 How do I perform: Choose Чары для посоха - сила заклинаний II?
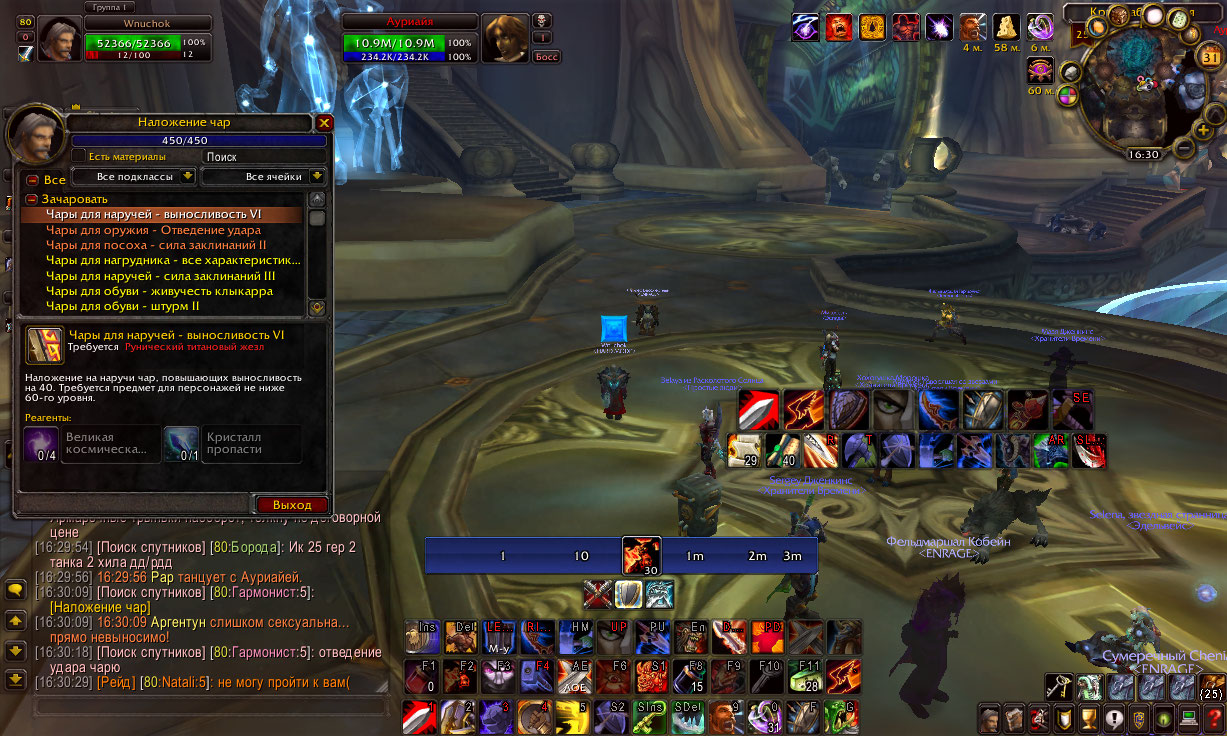(156, 245)
